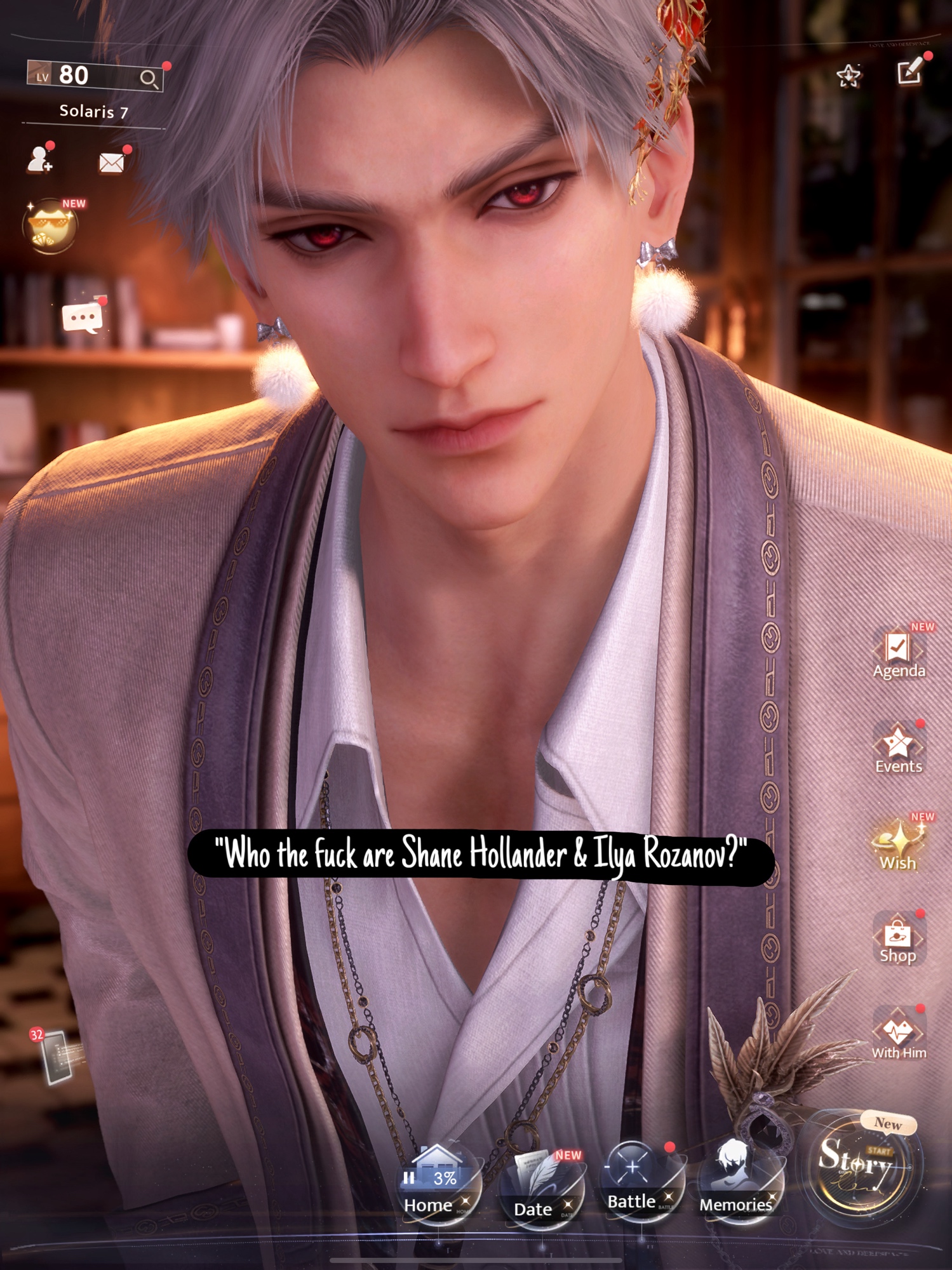Screen dimensions: 952x1270
Task: Open the player level 80 profile bar
Action: [94, 76]
